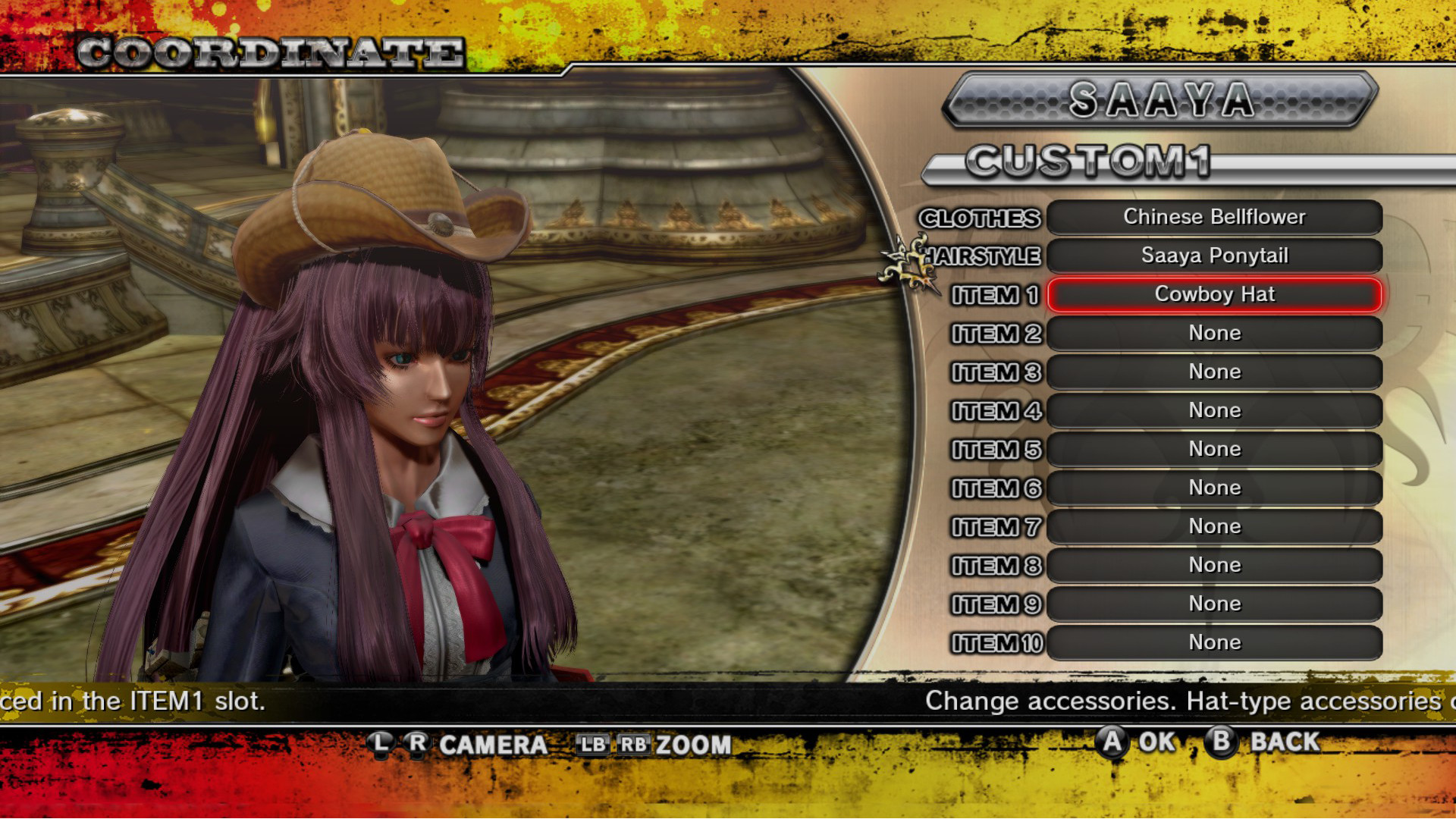Select the ITEM 9 None field
Viewport: 1456px width, 819px height.
[x=1213, y=604]
